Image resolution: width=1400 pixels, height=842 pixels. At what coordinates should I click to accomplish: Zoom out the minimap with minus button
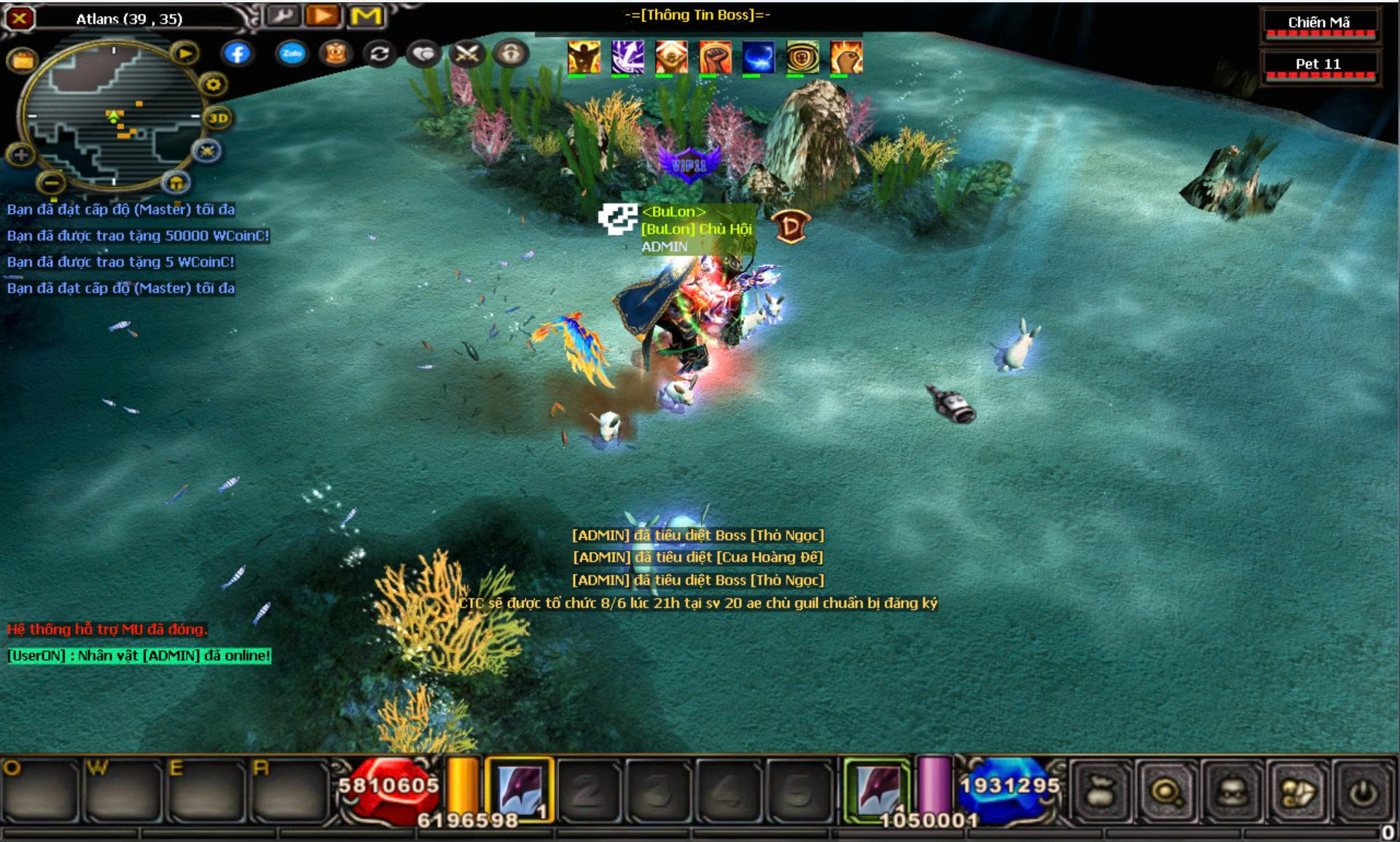point(51,181)
